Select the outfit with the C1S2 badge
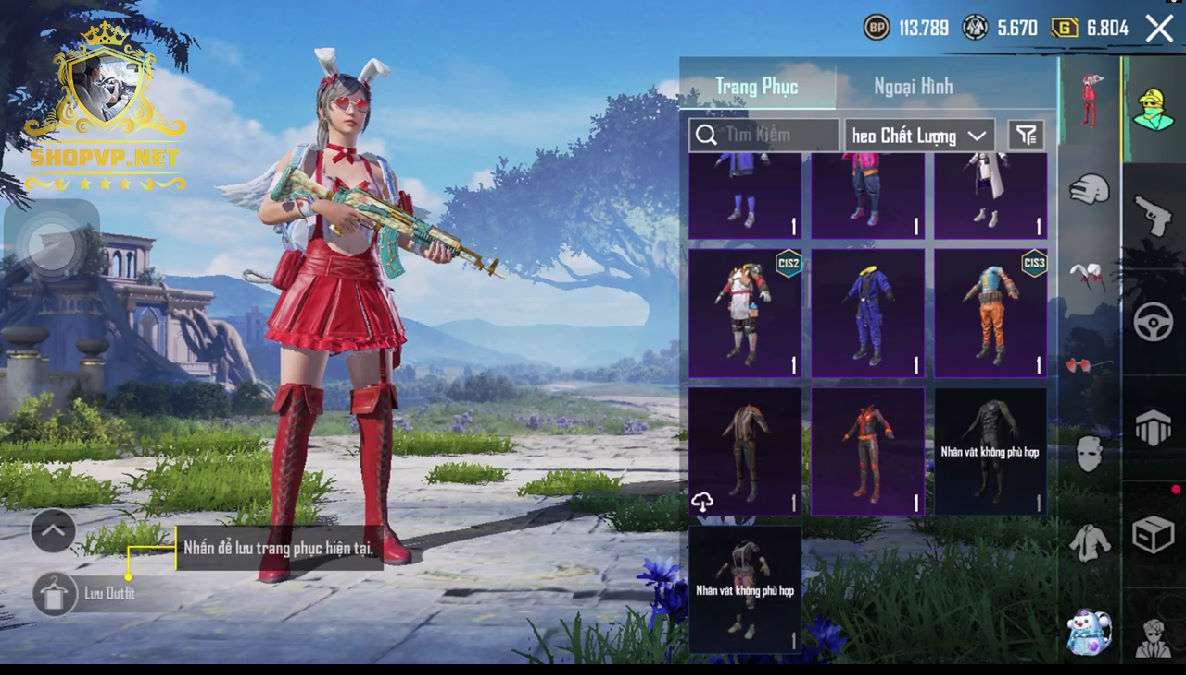This screenshot has height=675, width=1186. pyautogui.click(x=744, y=313)
